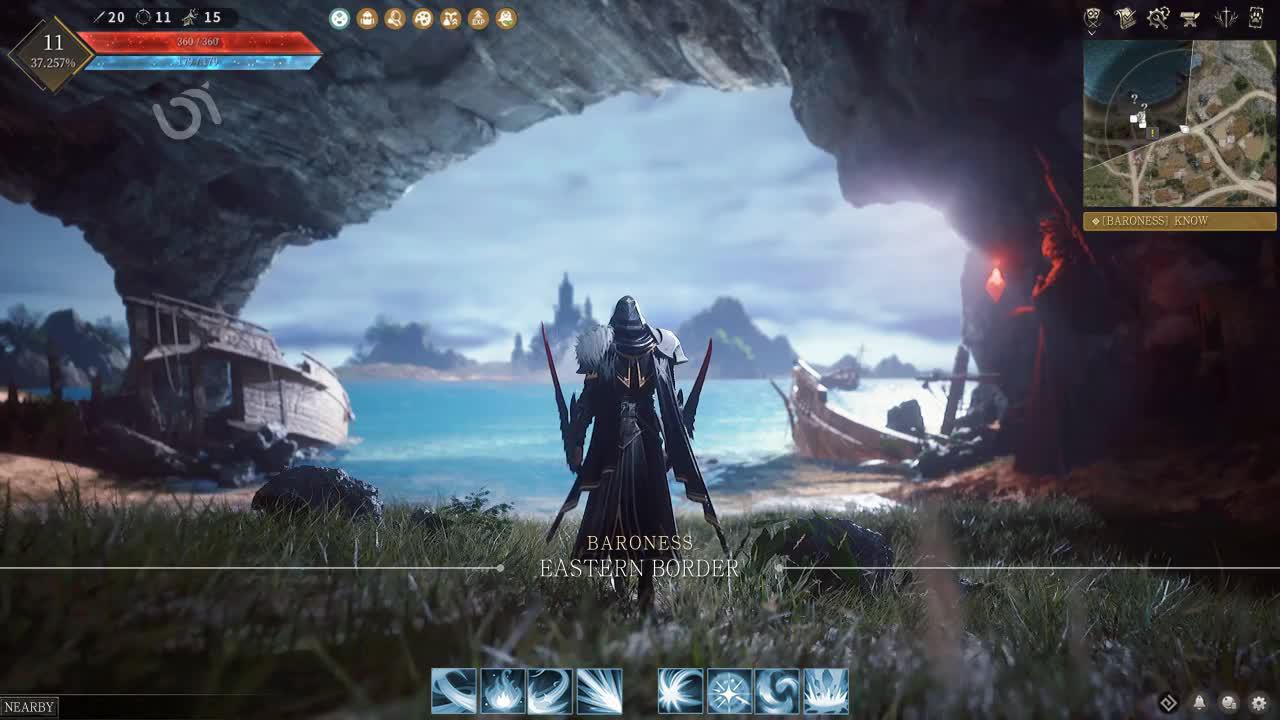Open settings with the gear icon
1280x720 pixels.
tap(1258, 703)
